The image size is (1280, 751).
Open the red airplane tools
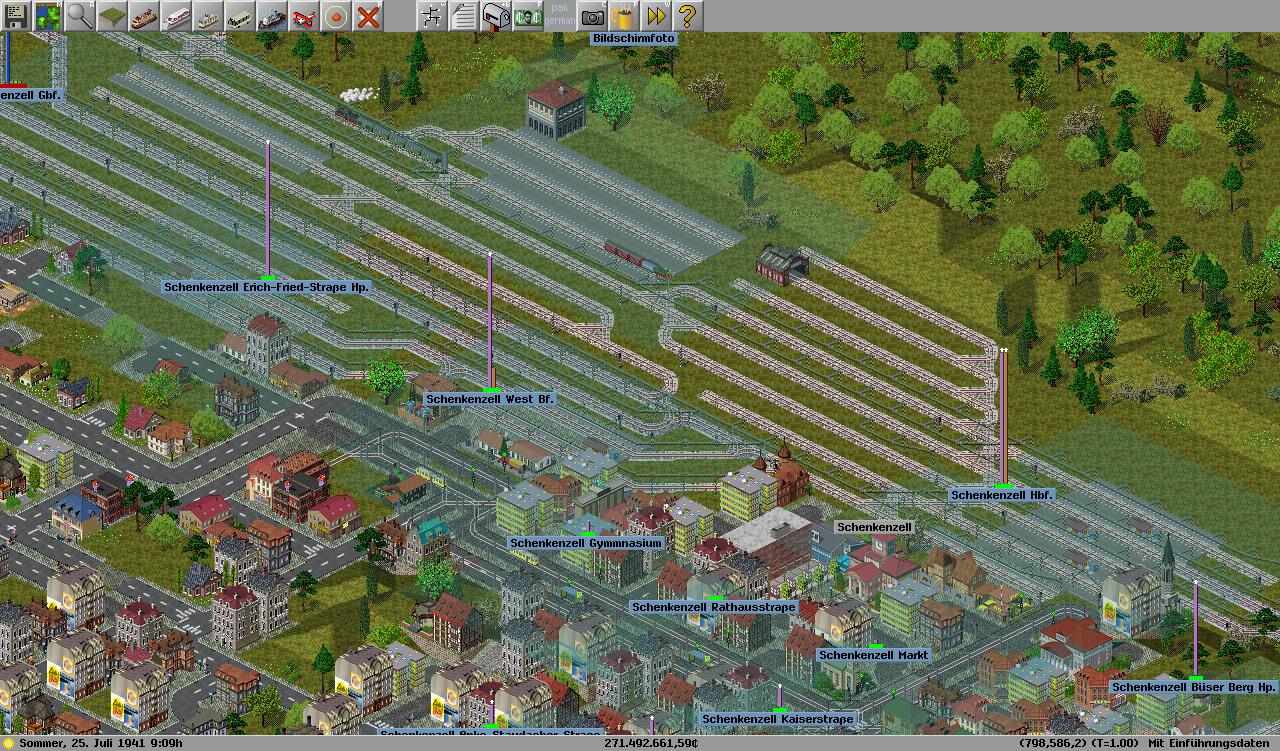click(304, 16)
